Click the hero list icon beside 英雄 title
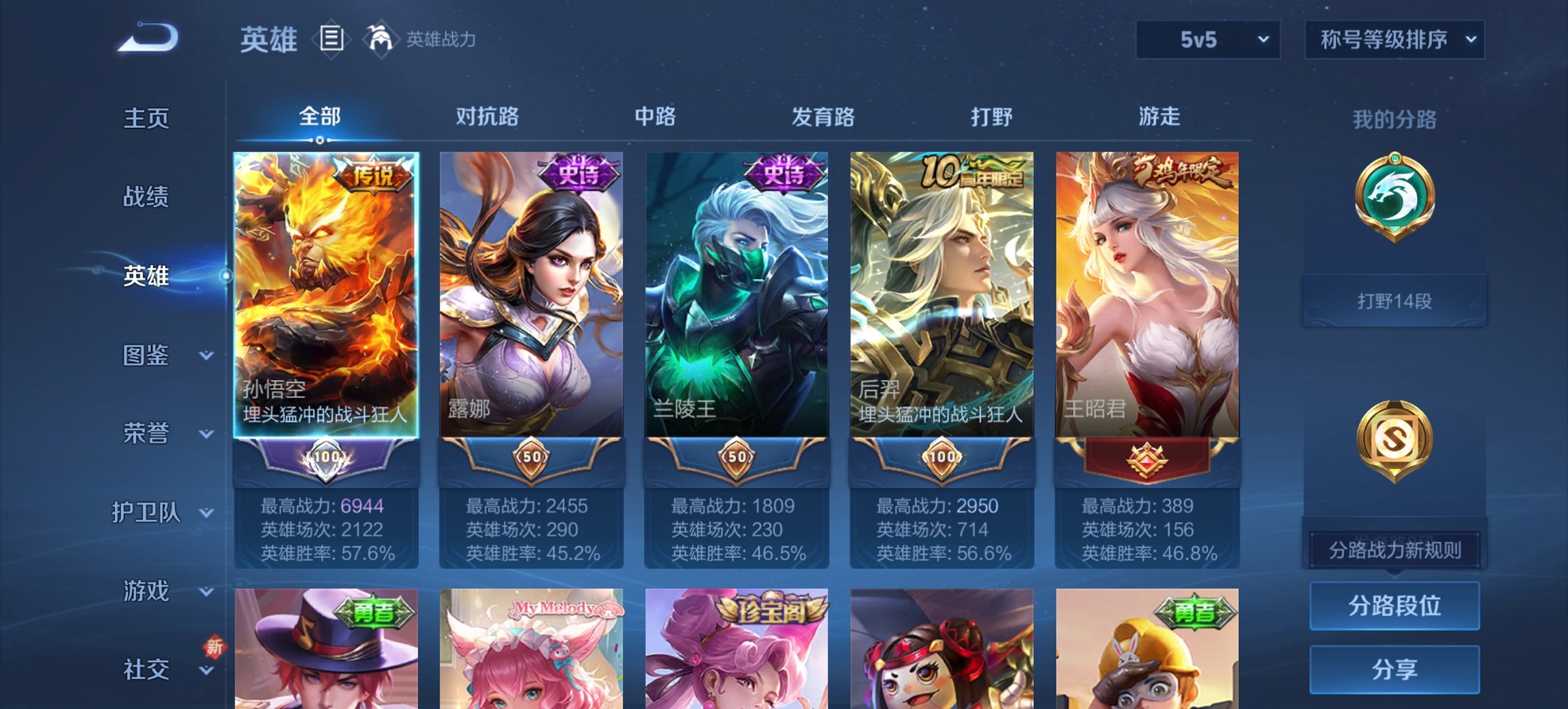Screen dimensions: 1568x709 pyautogui.click(x=330, y=40)
